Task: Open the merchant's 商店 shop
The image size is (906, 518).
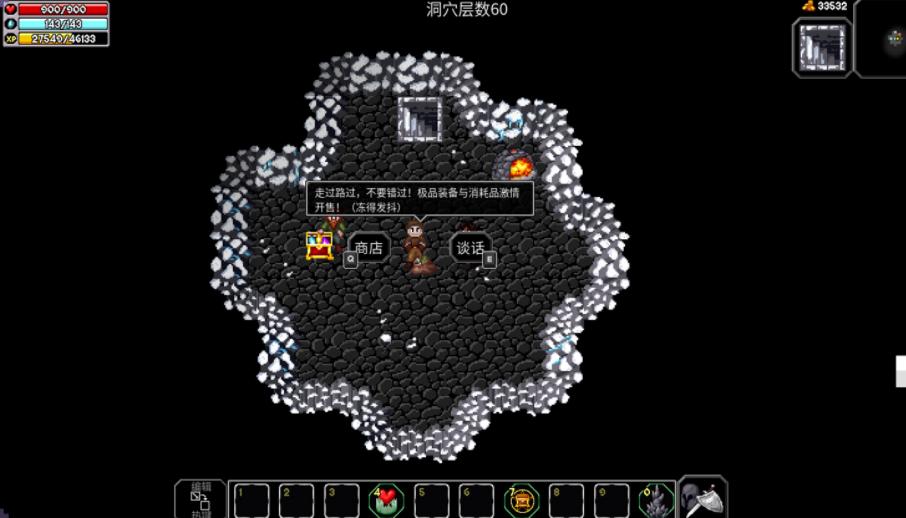Action: click(368, 248)
